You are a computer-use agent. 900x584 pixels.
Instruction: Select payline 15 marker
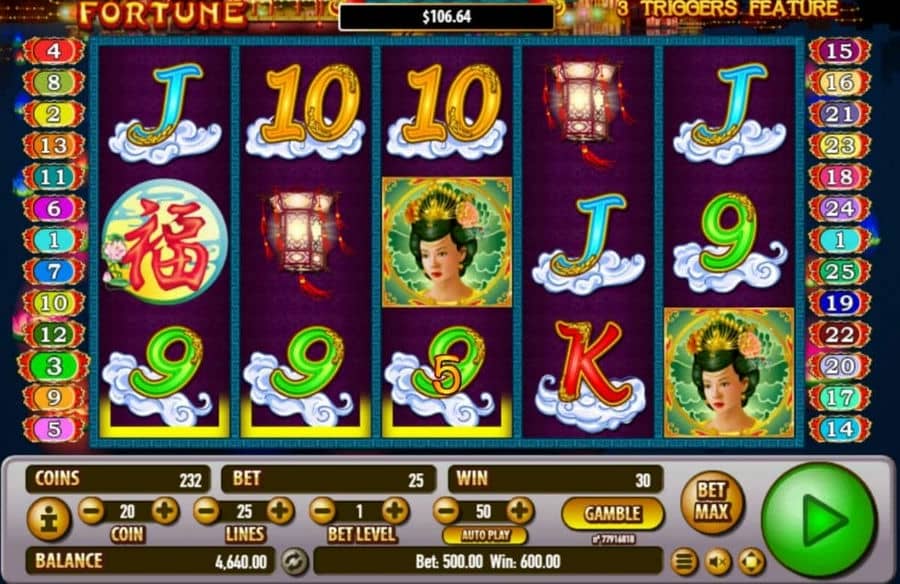click(x=839, y=51)
